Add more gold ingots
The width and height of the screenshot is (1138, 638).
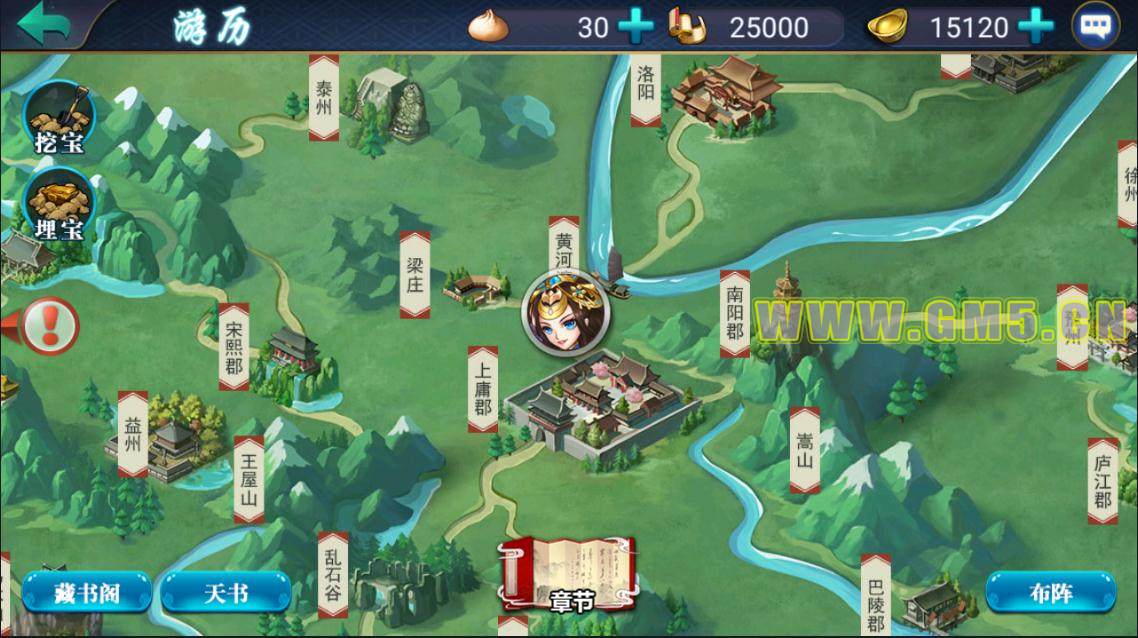point(1035,26)
